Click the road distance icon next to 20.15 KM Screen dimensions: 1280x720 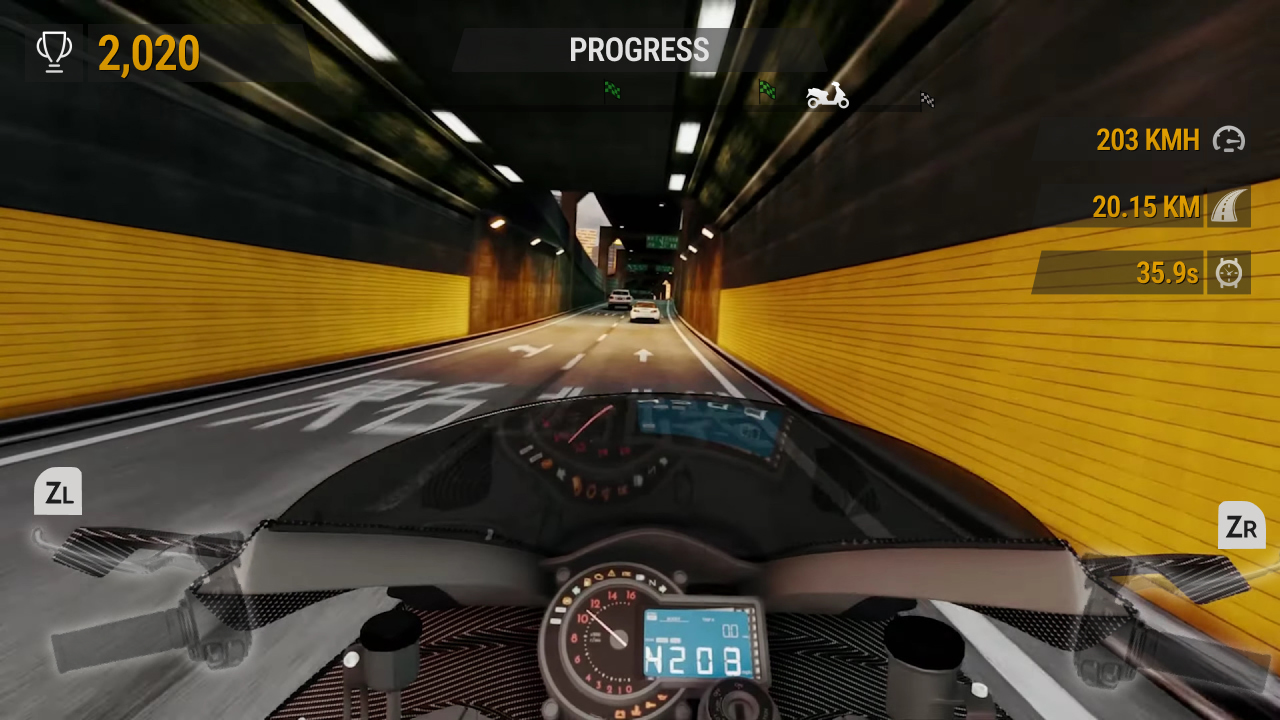click(1228, 207)
